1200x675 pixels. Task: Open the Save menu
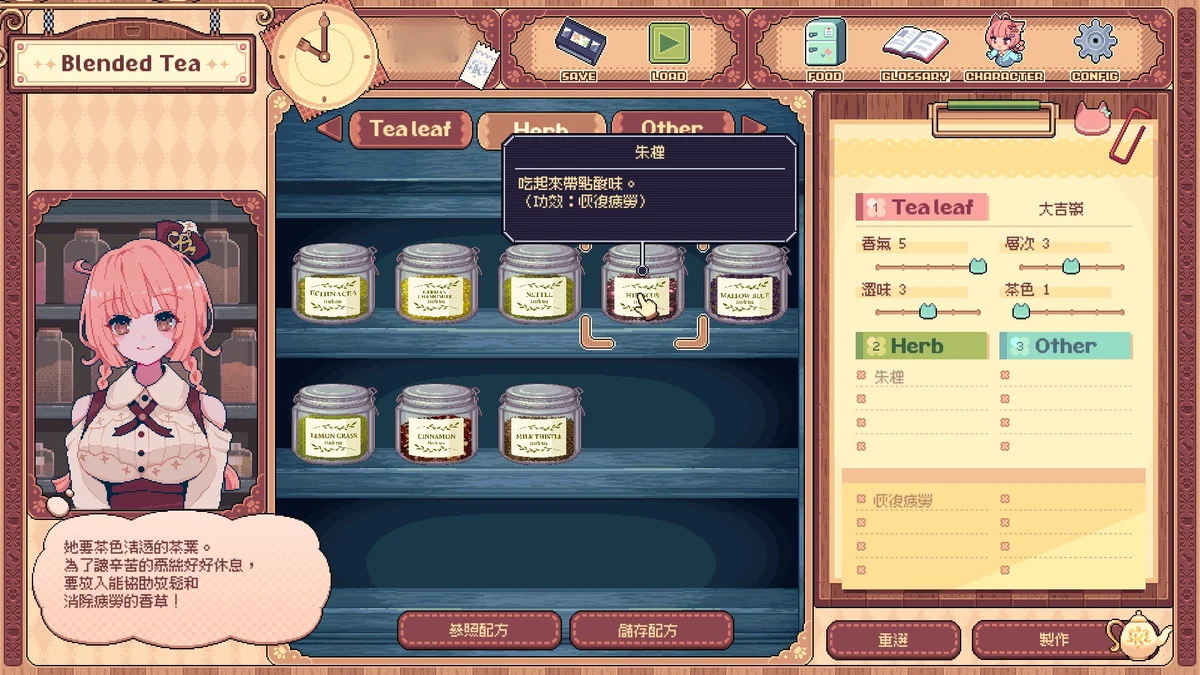[579, 48]
